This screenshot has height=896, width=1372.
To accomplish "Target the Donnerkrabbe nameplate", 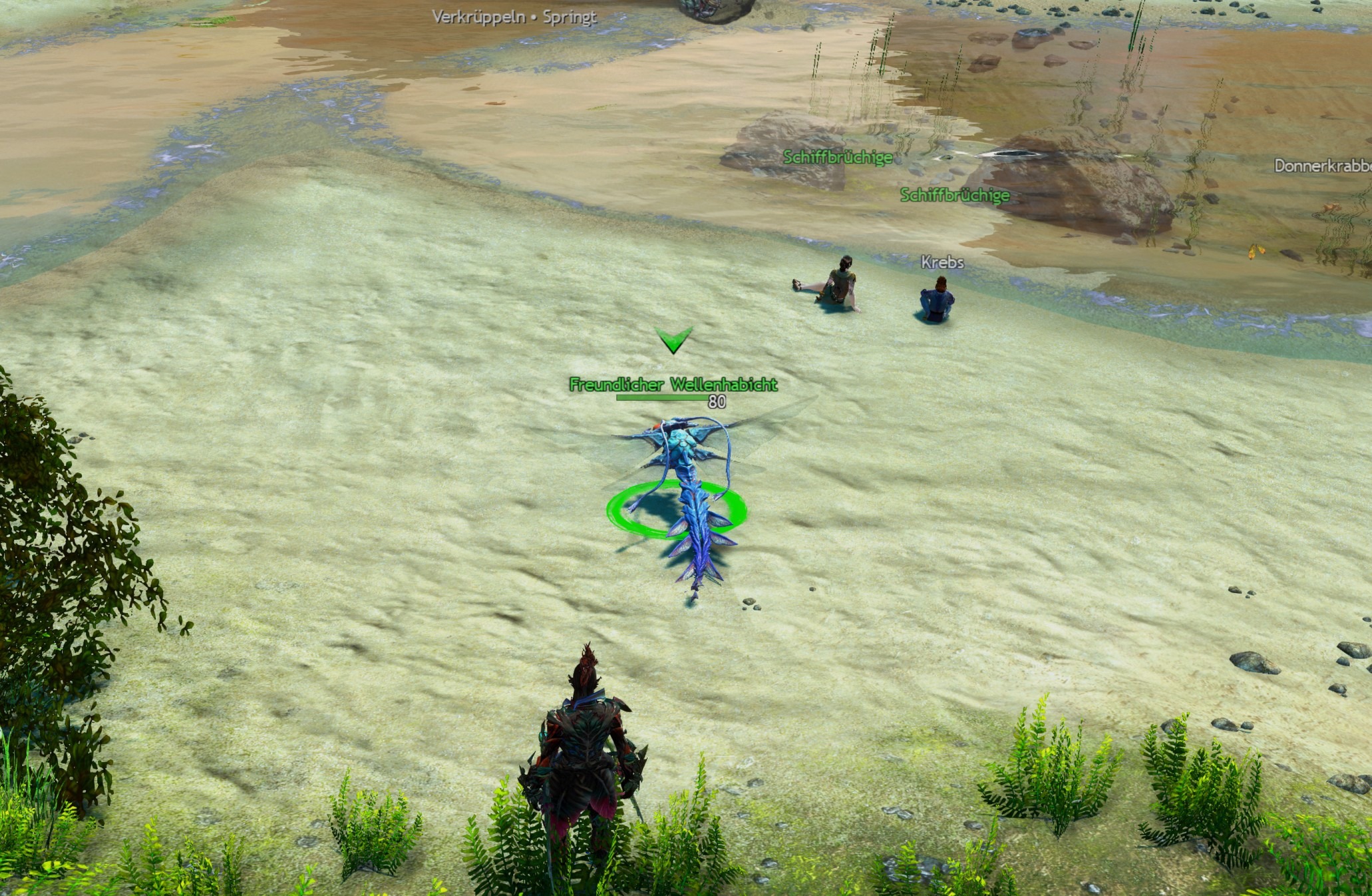I will pyautogui.click(x=1322, y=166).
